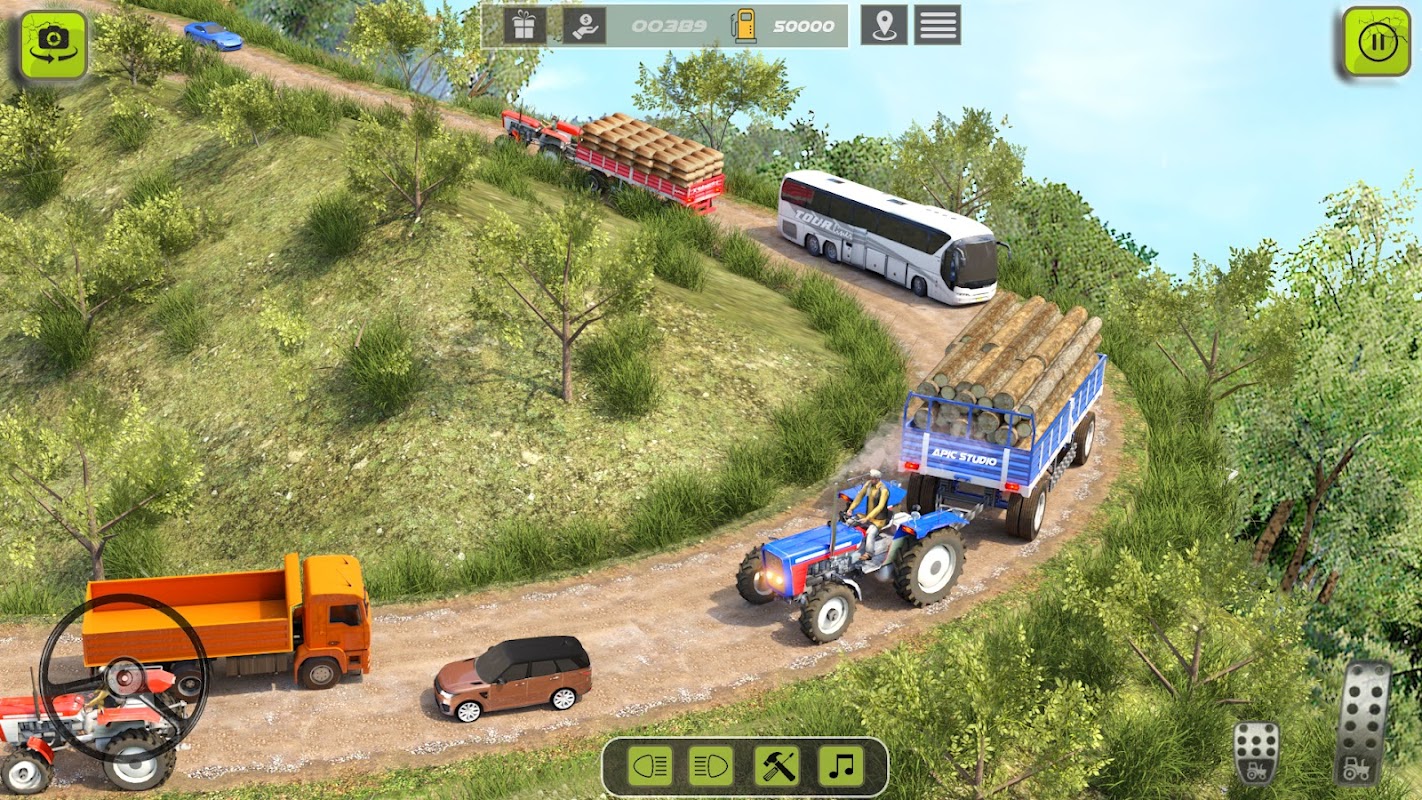
Task: Toggle the right-facing headlight button
Action: coord(711,767)
